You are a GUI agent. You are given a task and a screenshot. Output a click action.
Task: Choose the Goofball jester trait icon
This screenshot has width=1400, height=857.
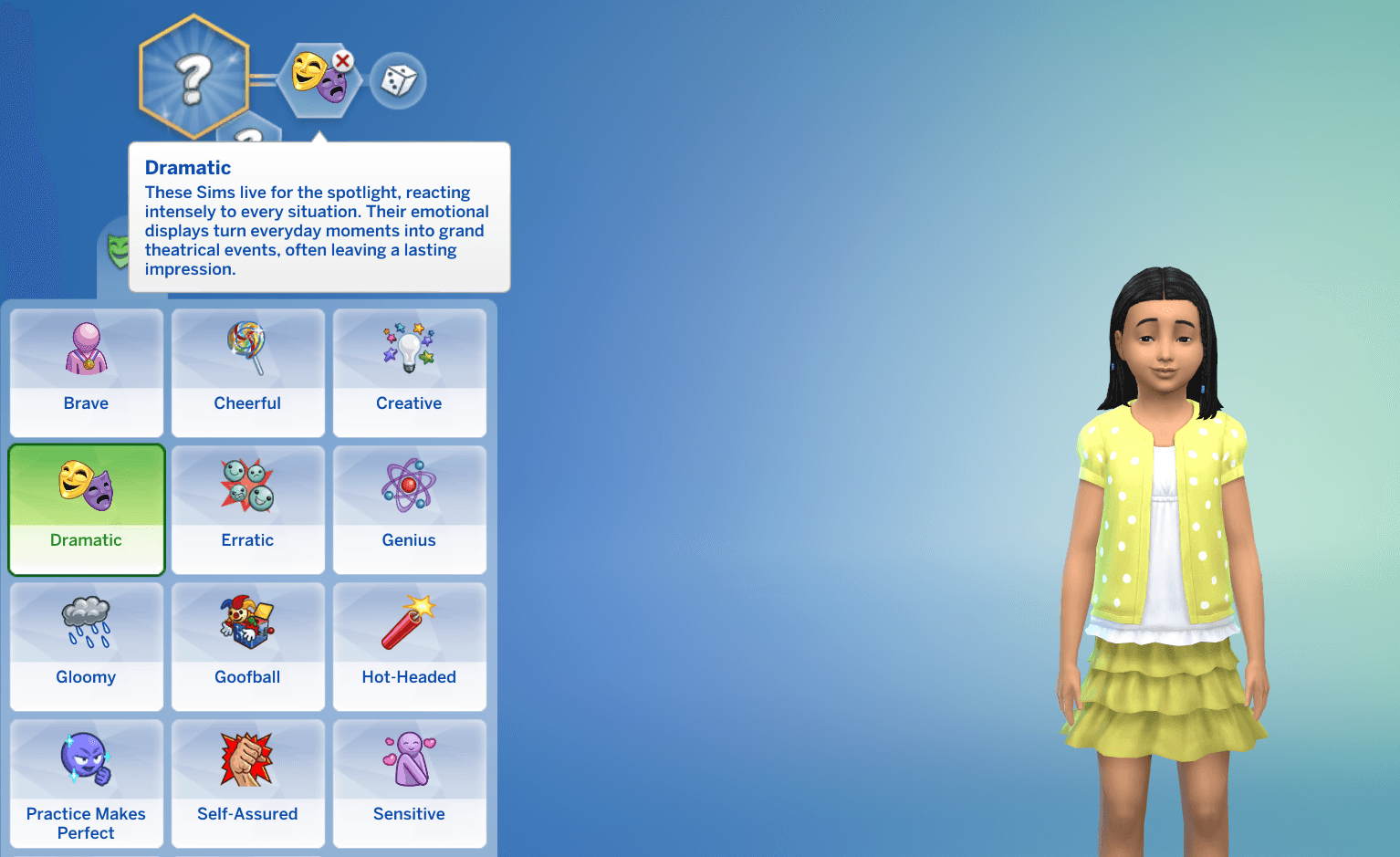(x=247, y=622)
